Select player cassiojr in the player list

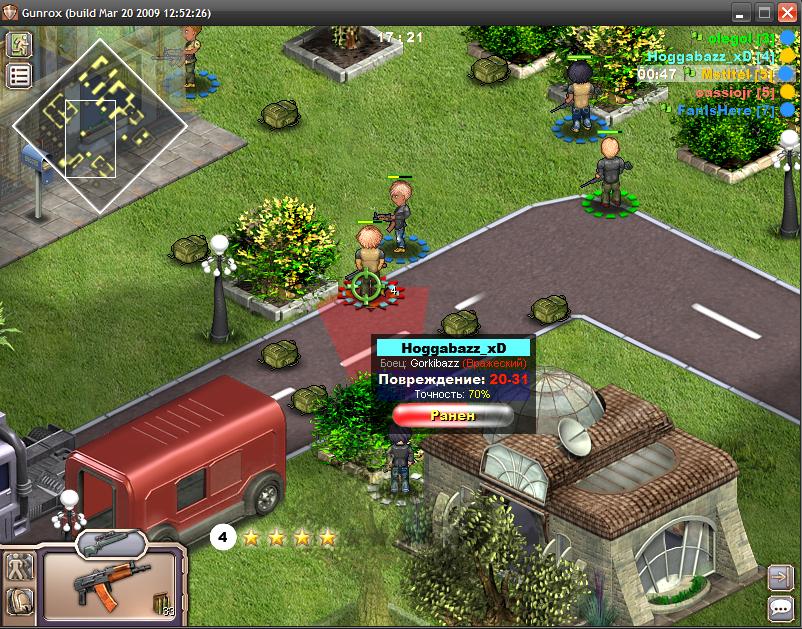click(735, 92)
